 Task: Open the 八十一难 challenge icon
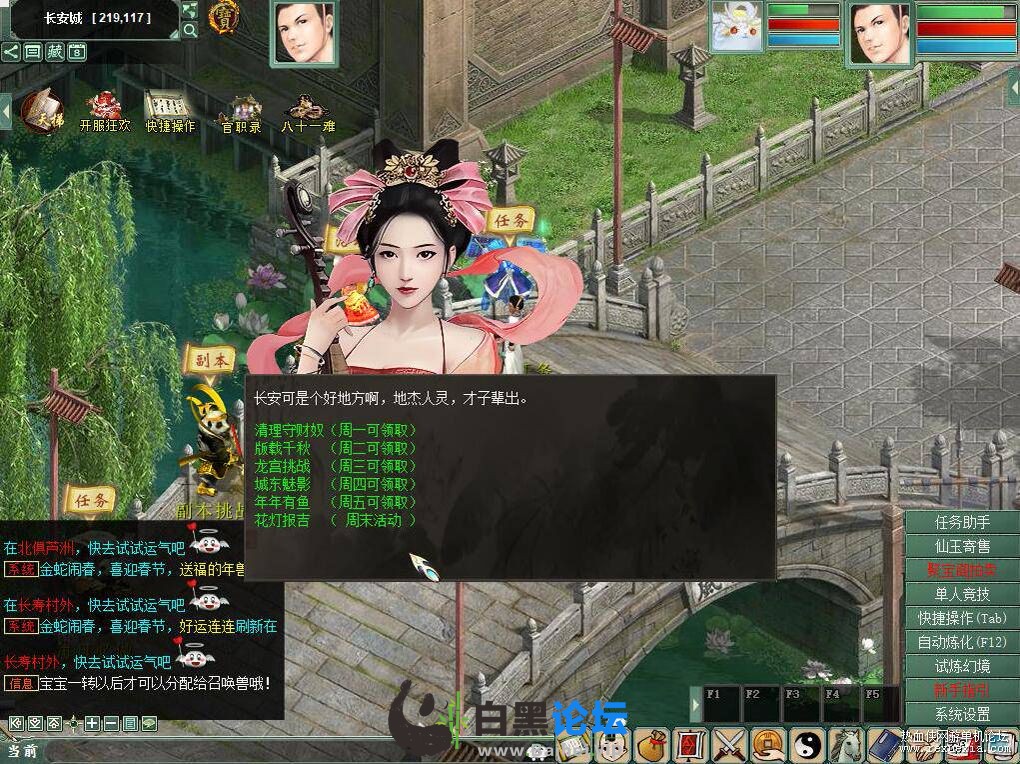(x=307, y=114)
